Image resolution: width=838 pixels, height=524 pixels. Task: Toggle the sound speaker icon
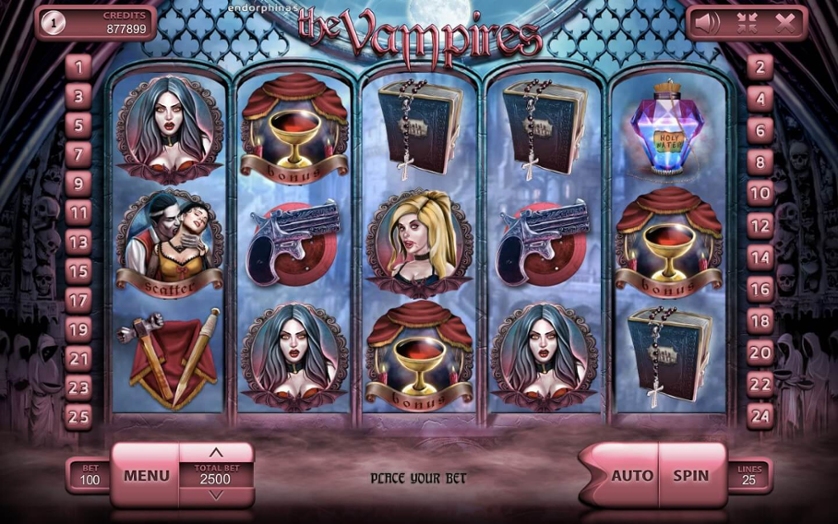point(708,22)
